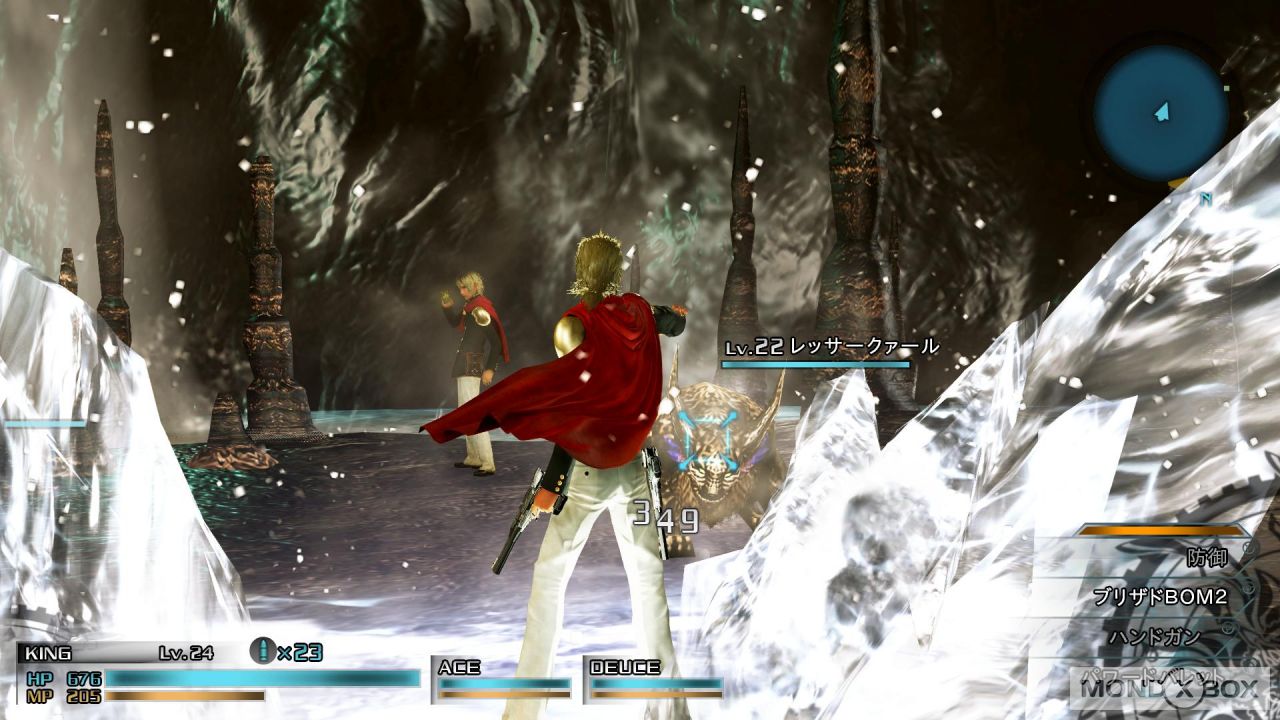The height and width of the screenshot is (720, 1280).
Task: Click the MondoXbox watermark logo
Action: (1169, 686)
